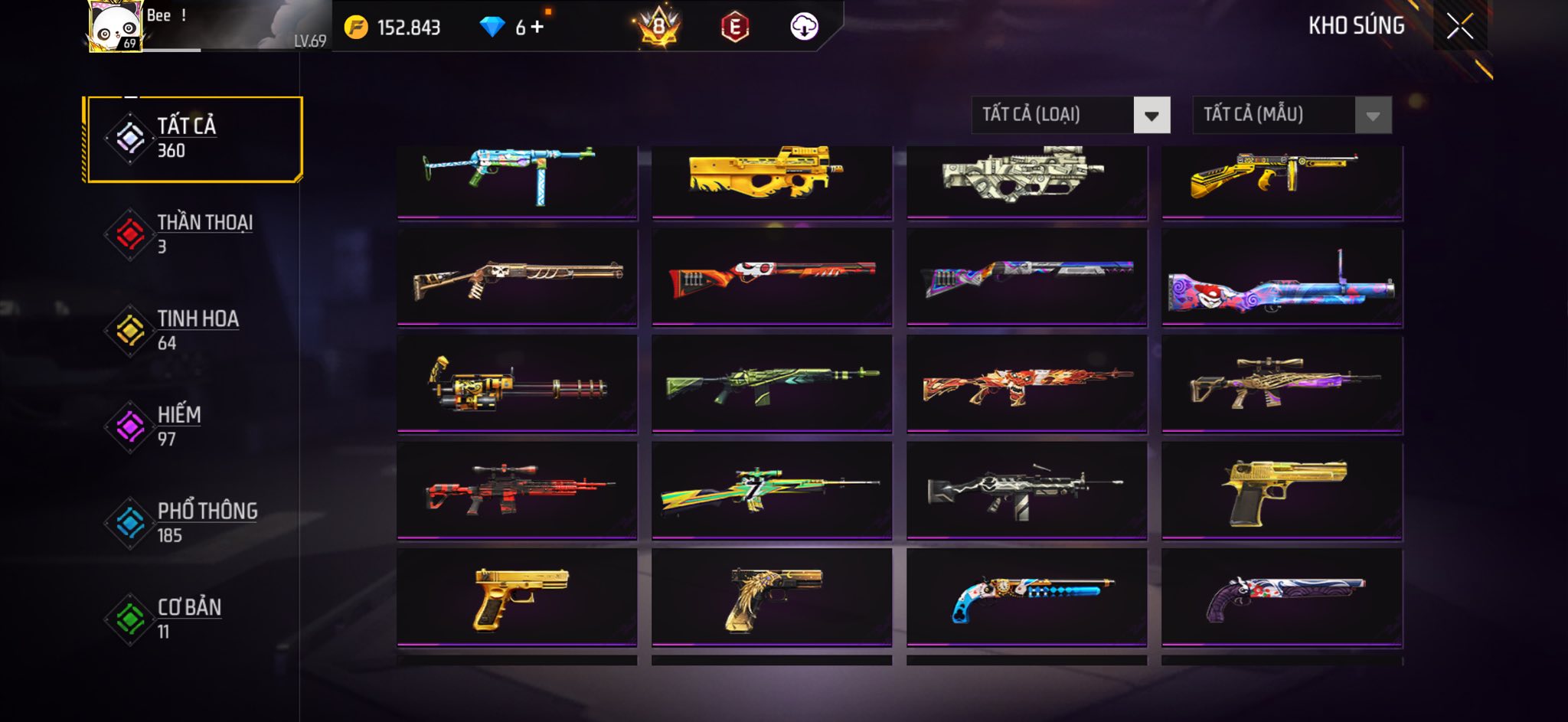Pick the blue sawed-off shotgun skin
The height and width of the screenshot is (722, 1568).
[x=1027, y=597]
